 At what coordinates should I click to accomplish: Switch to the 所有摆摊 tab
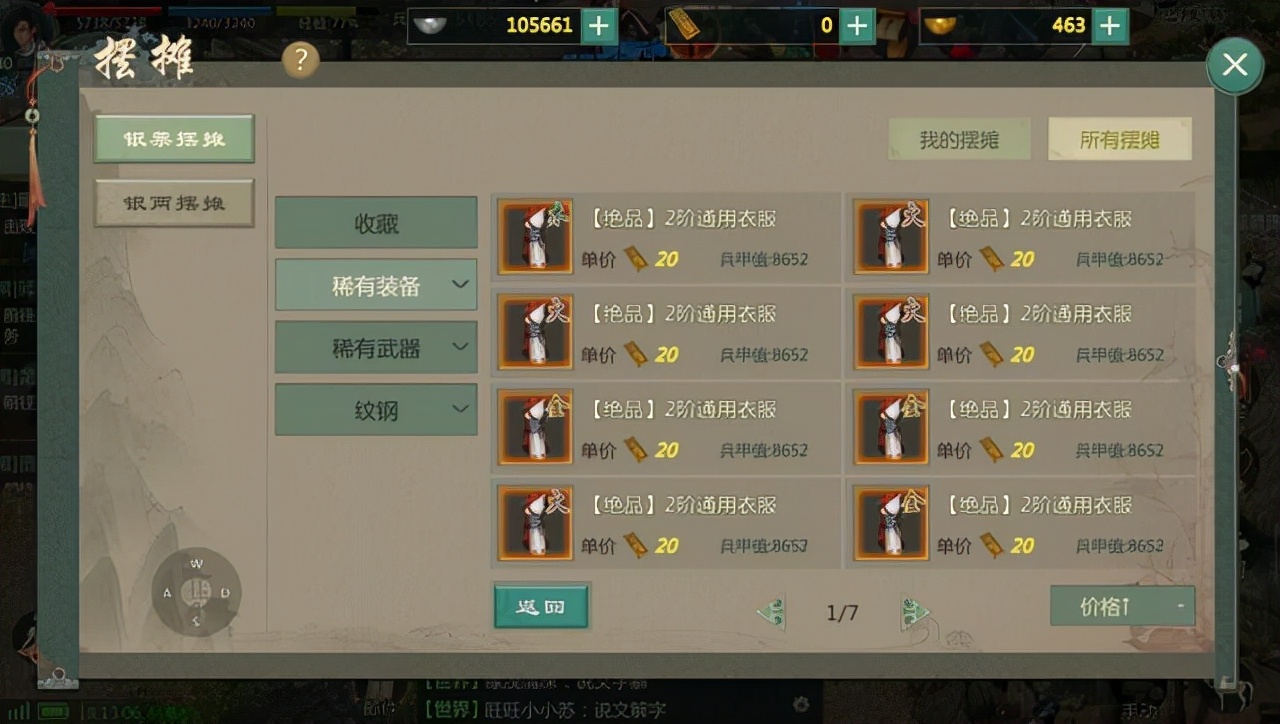[x=1118, y=139]
